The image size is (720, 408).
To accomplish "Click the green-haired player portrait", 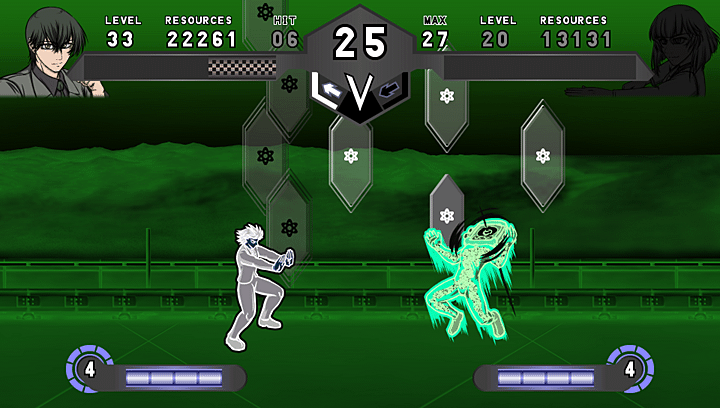I will point(50,50).
